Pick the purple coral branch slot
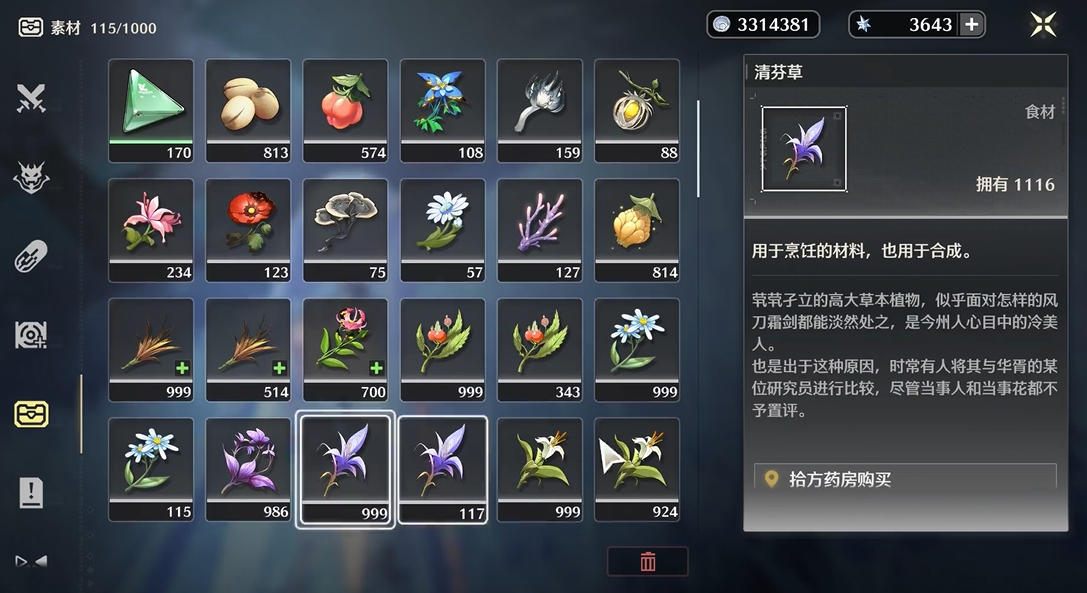 coord(540,229)
